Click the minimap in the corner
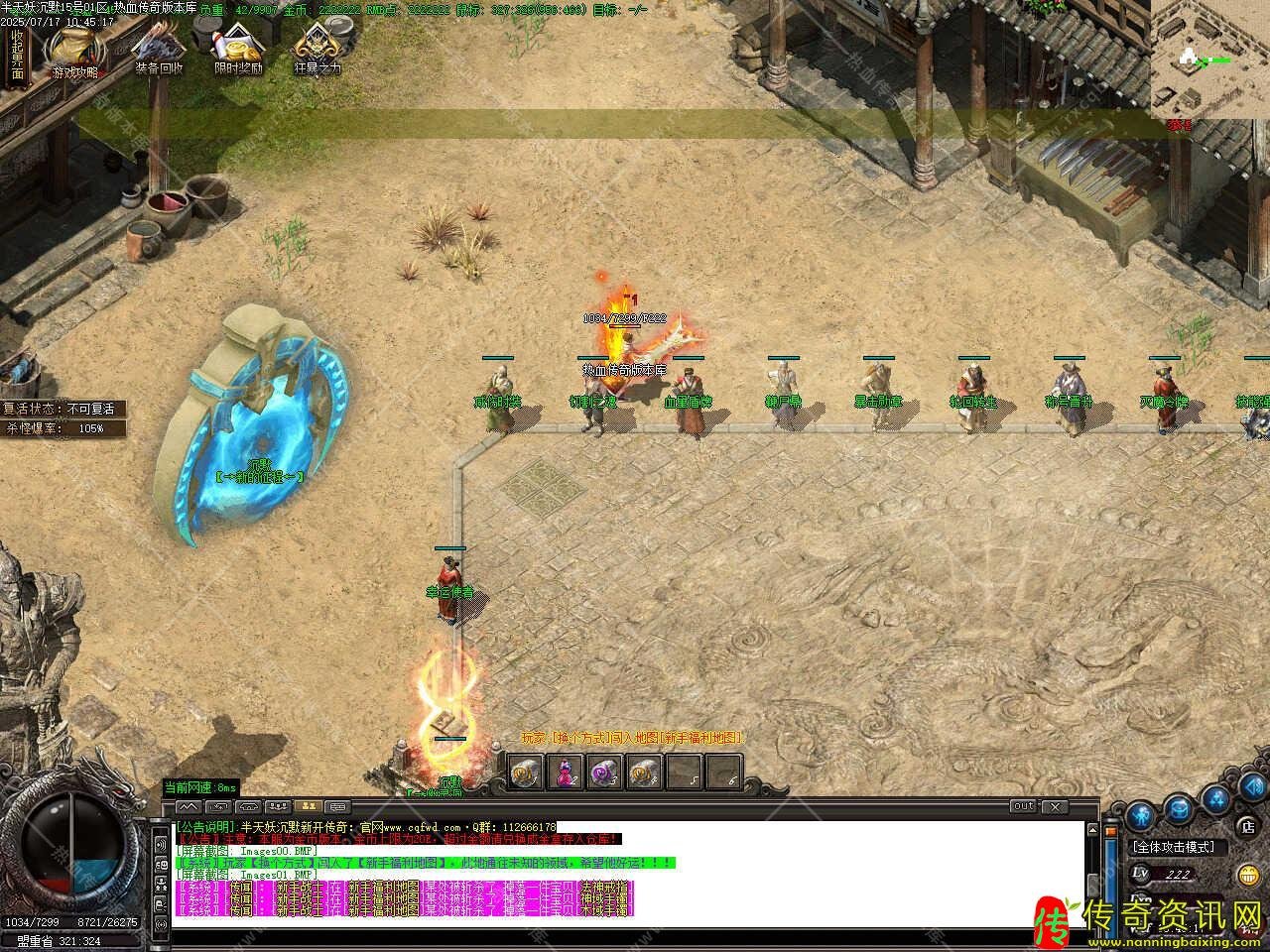 click(1209, 58)
